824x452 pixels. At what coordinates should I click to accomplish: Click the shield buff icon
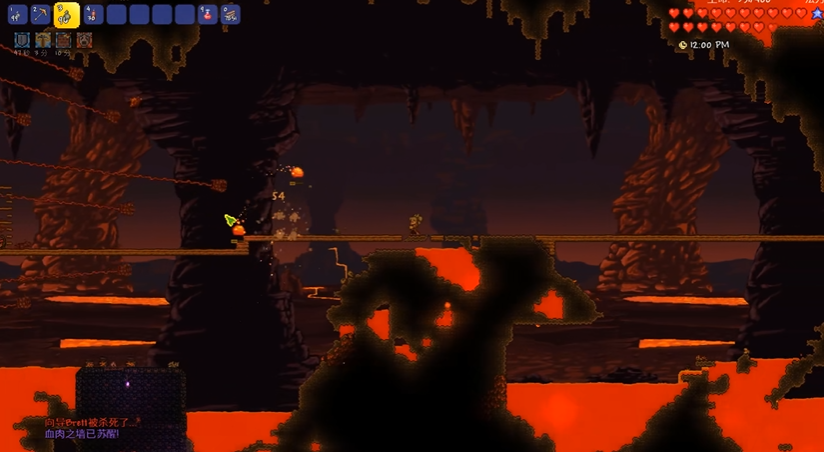click(x=22, y=40)
